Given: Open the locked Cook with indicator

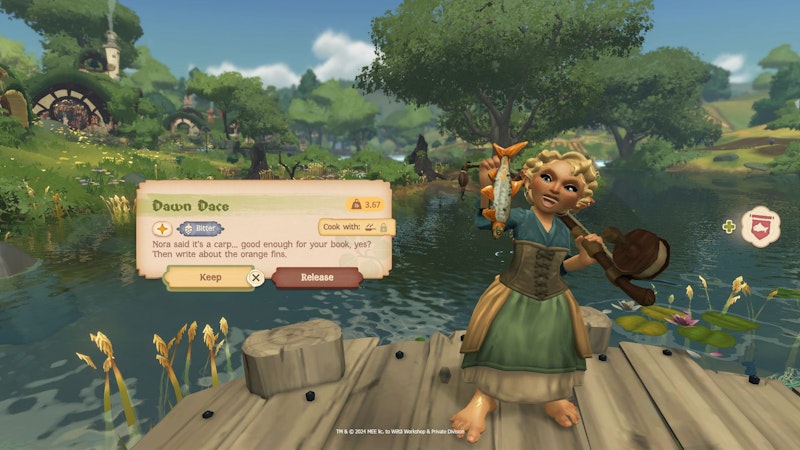Looking at the screenshot, I should 356,228.
